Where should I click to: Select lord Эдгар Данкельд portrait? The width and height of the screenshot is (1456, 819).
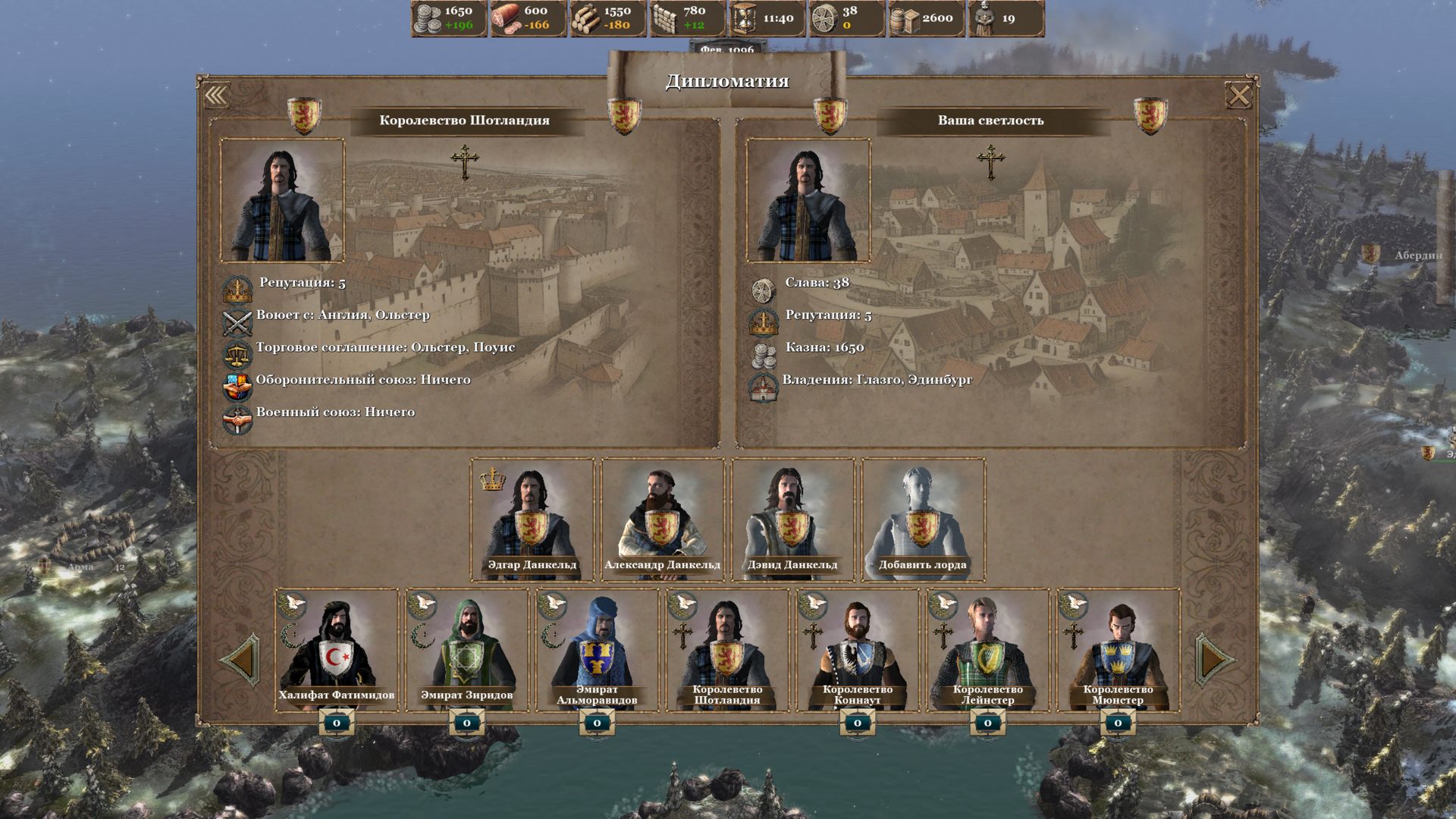pos(532,519)
